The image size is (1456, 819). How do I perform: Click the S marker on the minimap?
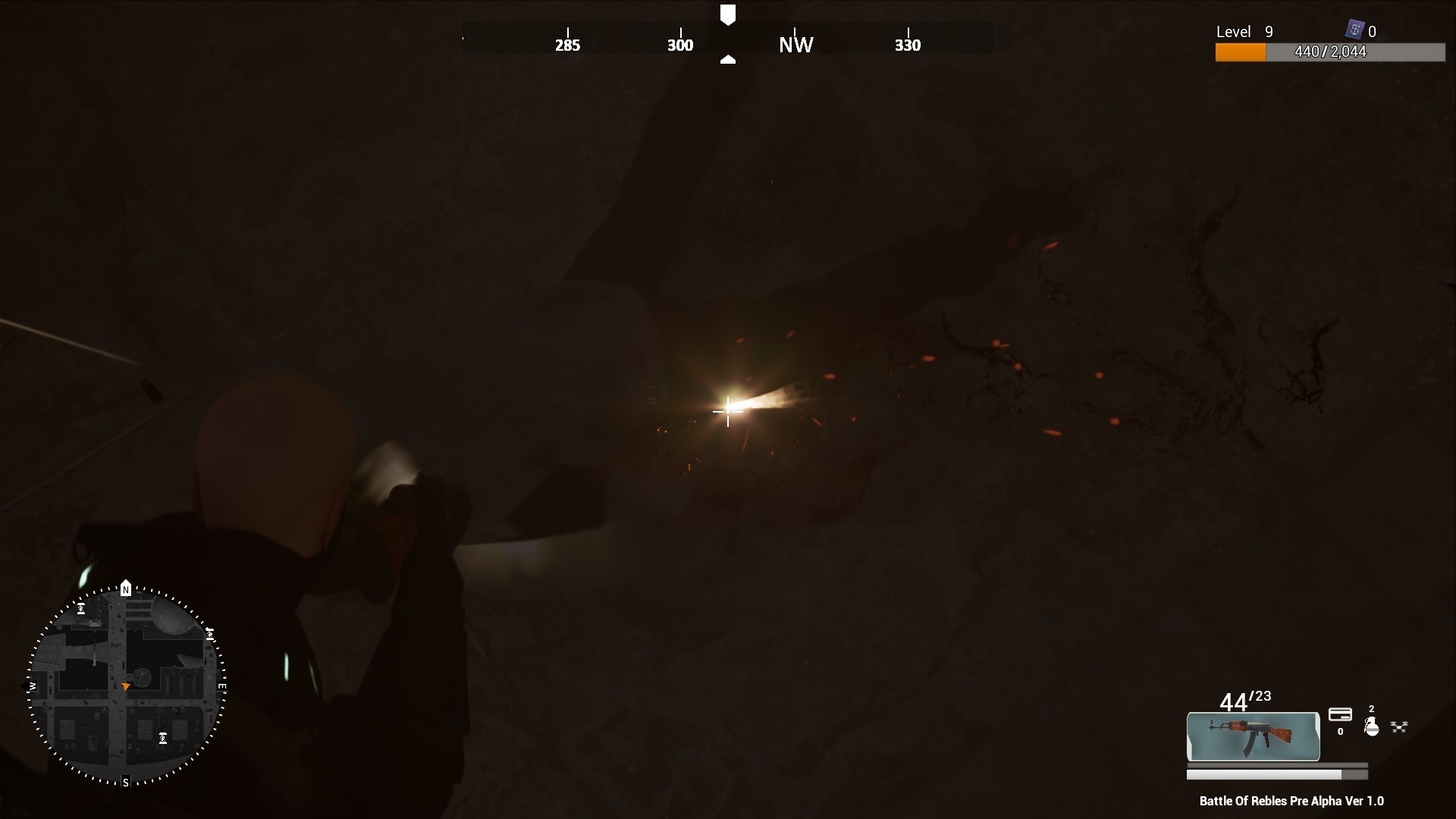(x=126, y=781)
